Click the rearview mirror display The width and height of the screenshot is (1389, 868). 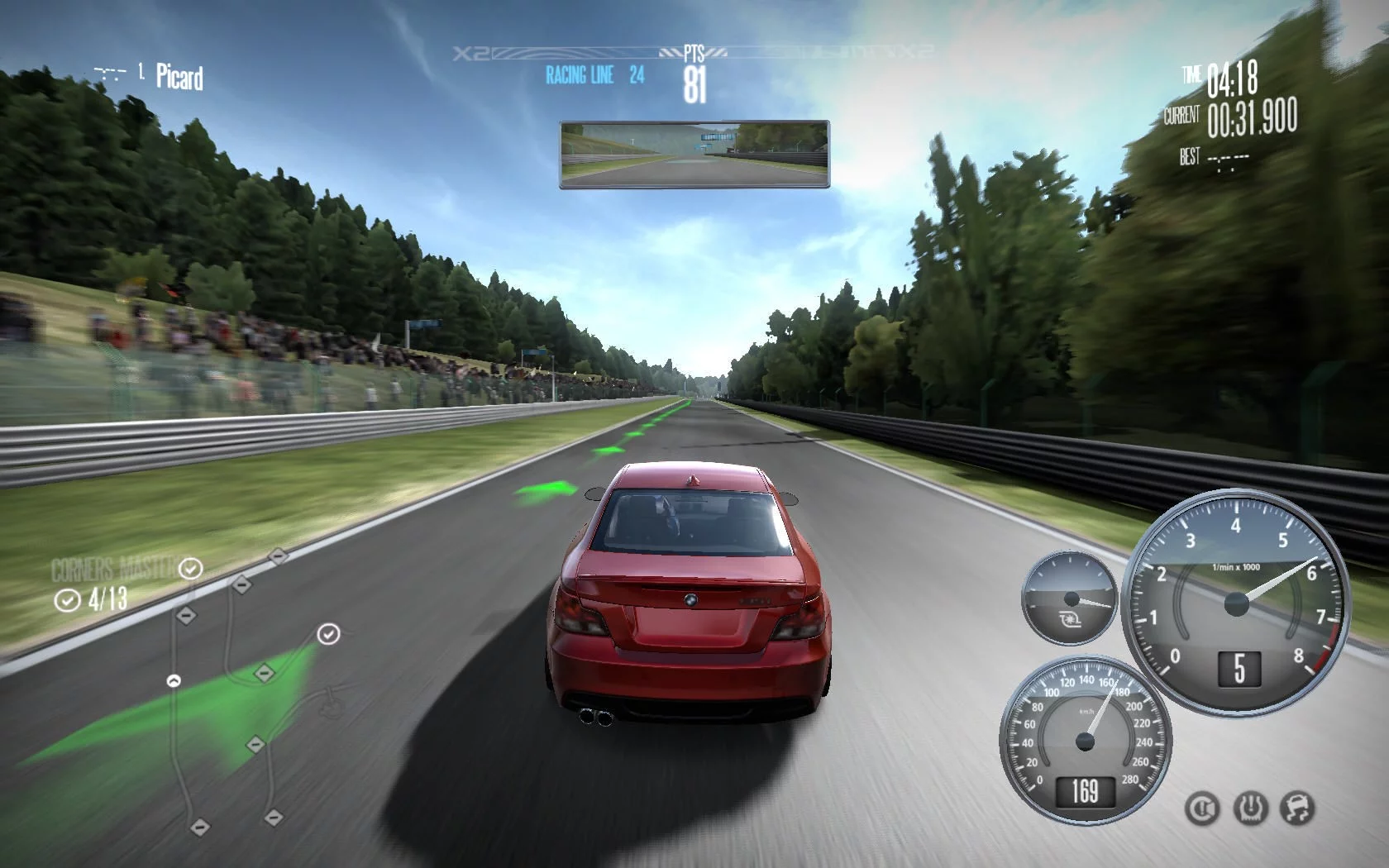(694, 155)
